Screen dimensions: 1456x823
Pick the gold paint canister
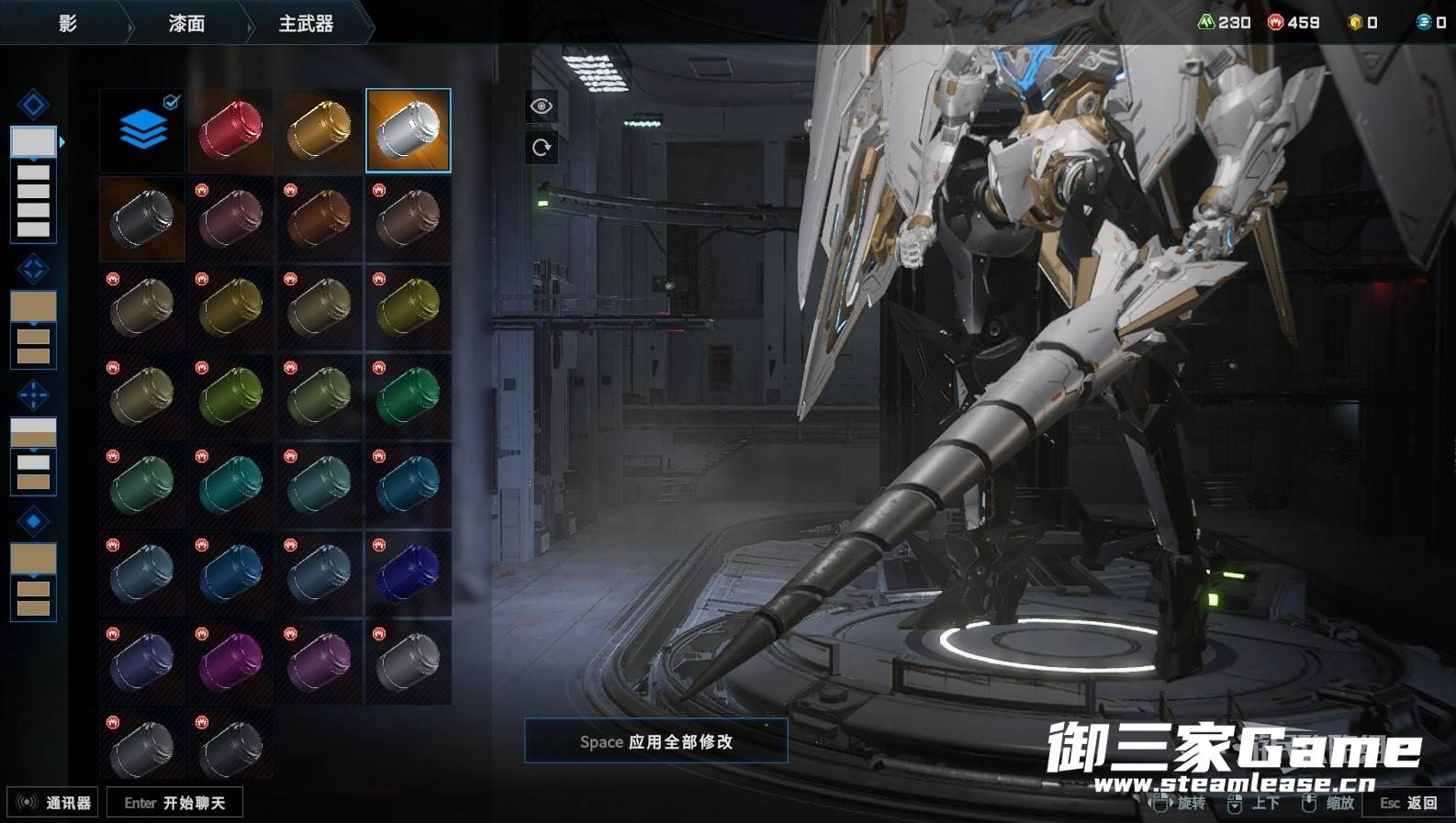319,130
